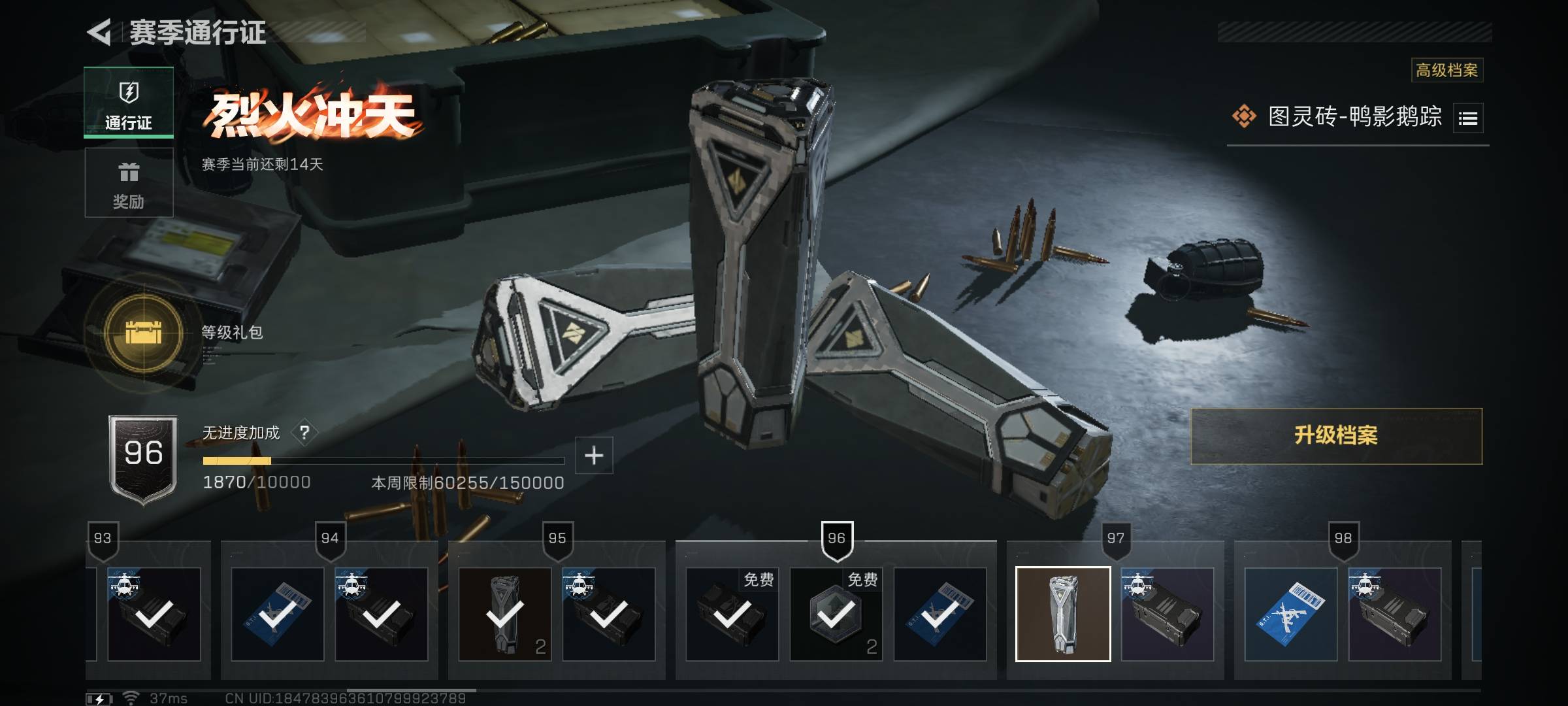Viewport: 1568px width, 706px height.
Task: Switch to the 通行证 tab
Action: (x=129, y=103)
